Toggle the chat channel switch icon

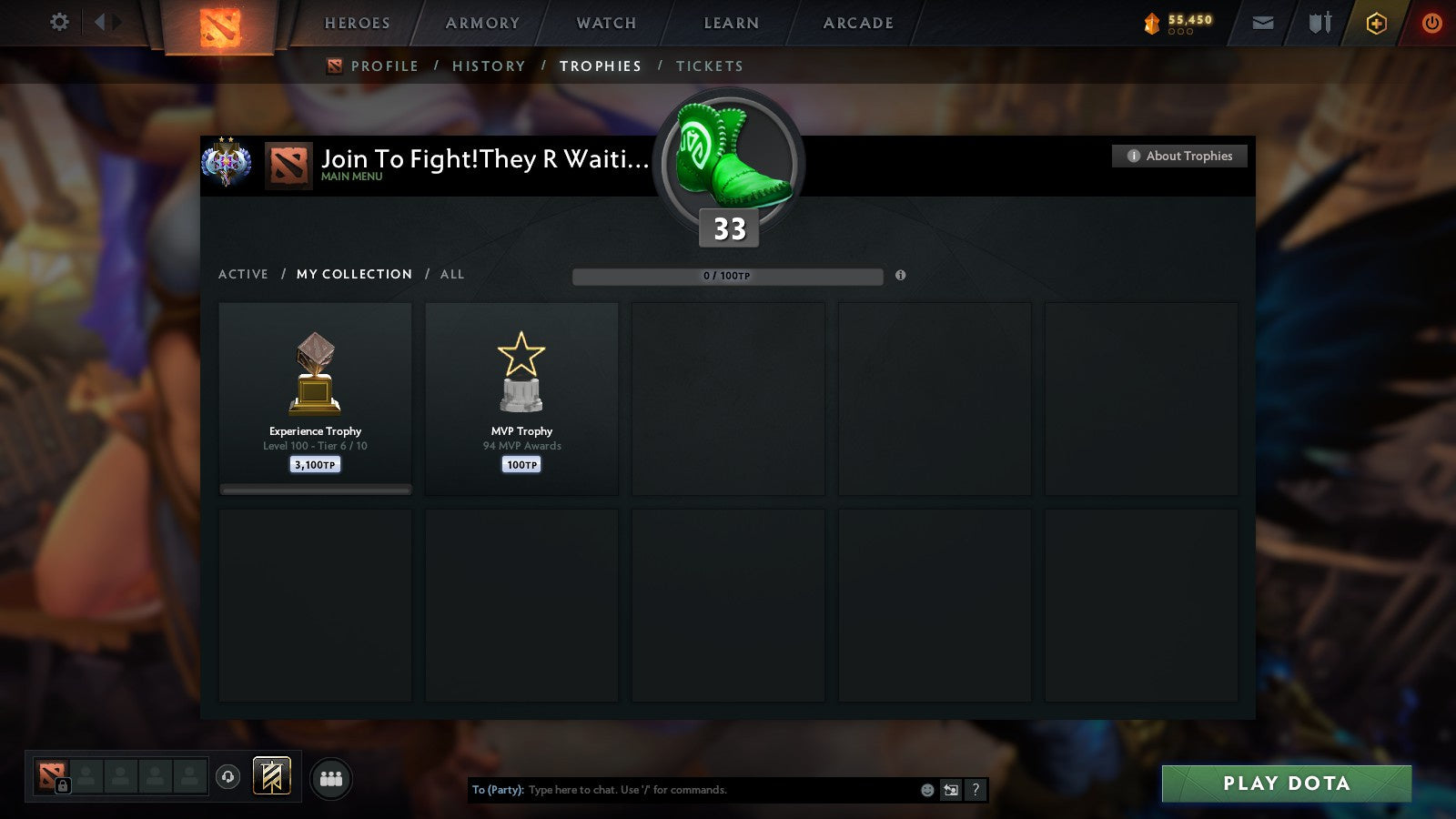click(x=950, y=790)
